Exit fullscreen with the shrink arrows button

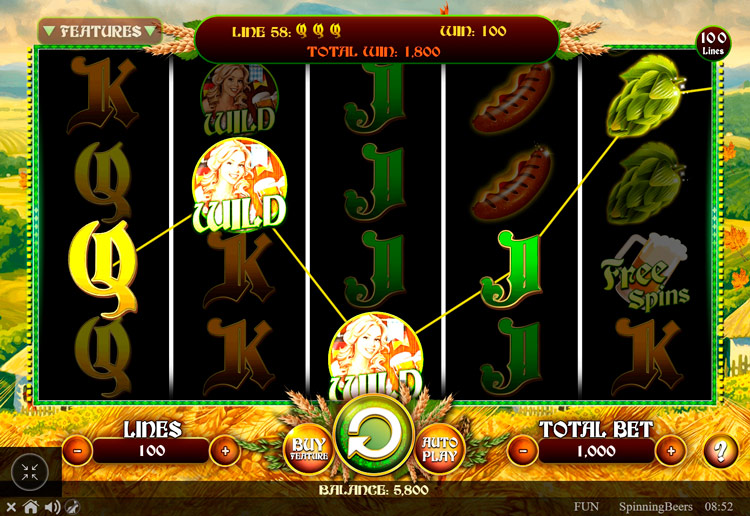click(x=29, y=473)
